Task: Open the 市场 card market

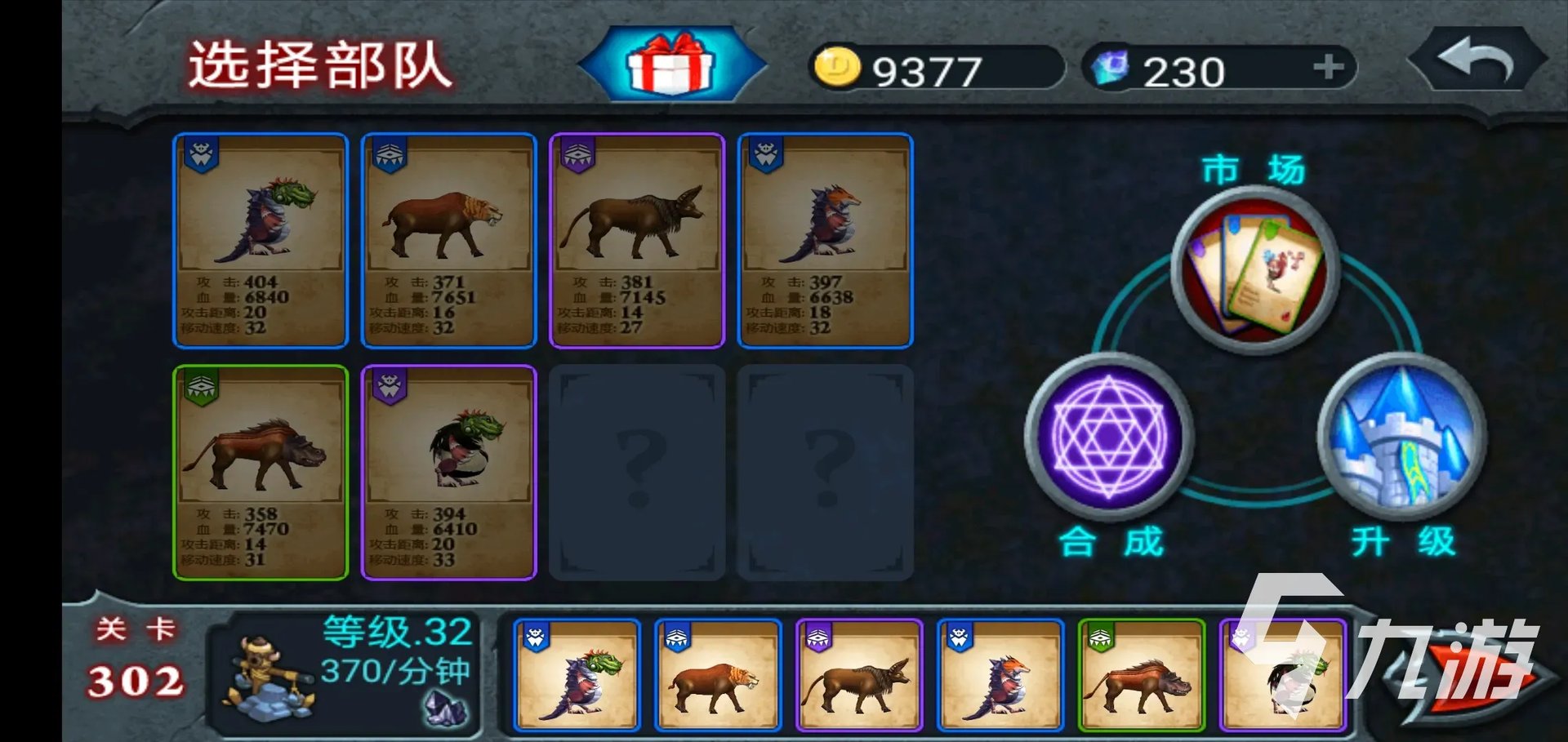Action: (1254, 269)
